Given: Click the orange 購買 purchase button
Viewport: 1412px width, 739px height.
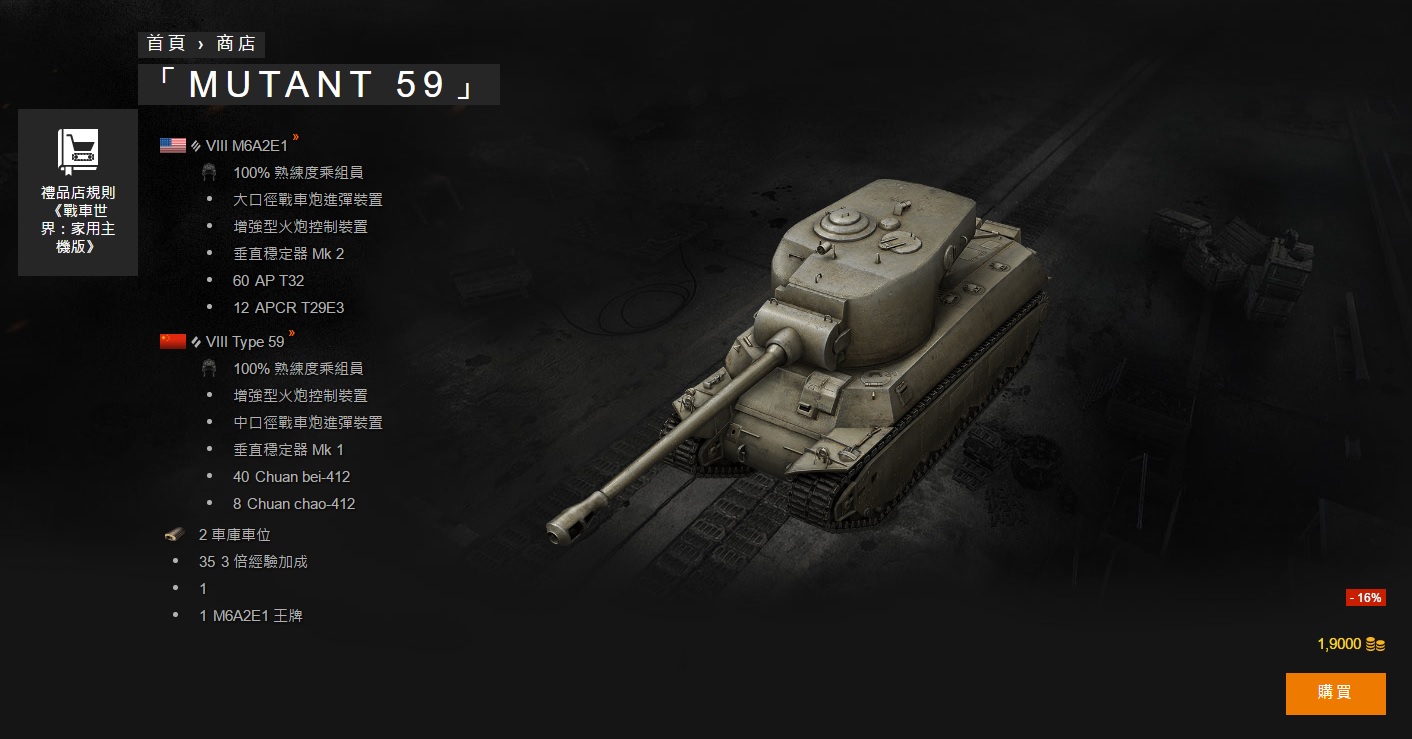Looking at the screenshot, I should pos(1335,693).
